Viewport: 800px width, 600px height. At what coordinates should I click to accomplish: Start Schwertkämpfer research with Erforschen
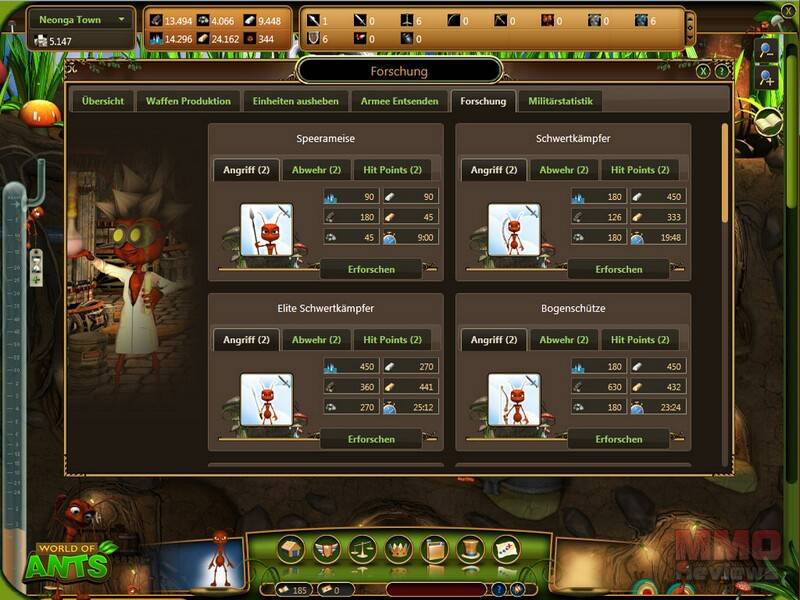618,269
